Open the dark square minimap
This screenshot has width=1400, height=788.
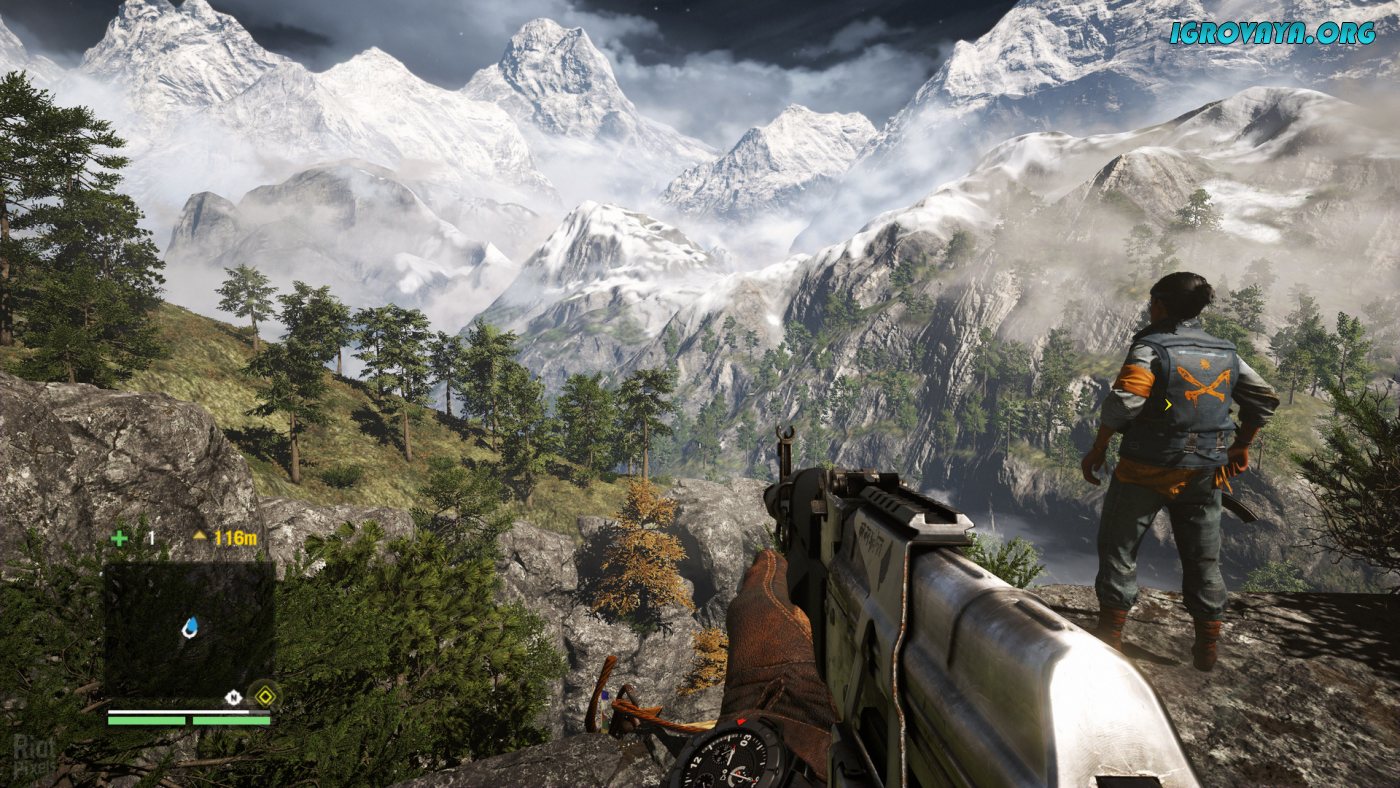pos(188,630)
